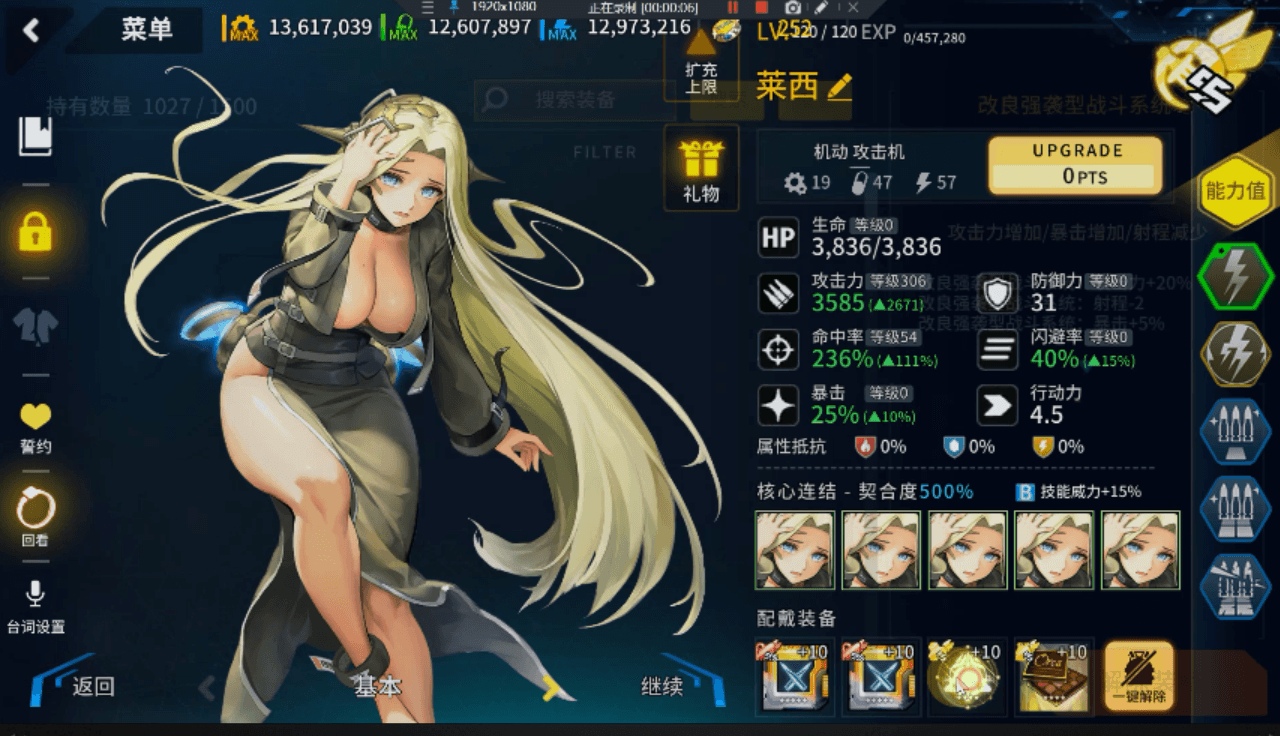Open the costume shirt icon

click(x=35, y=325)
